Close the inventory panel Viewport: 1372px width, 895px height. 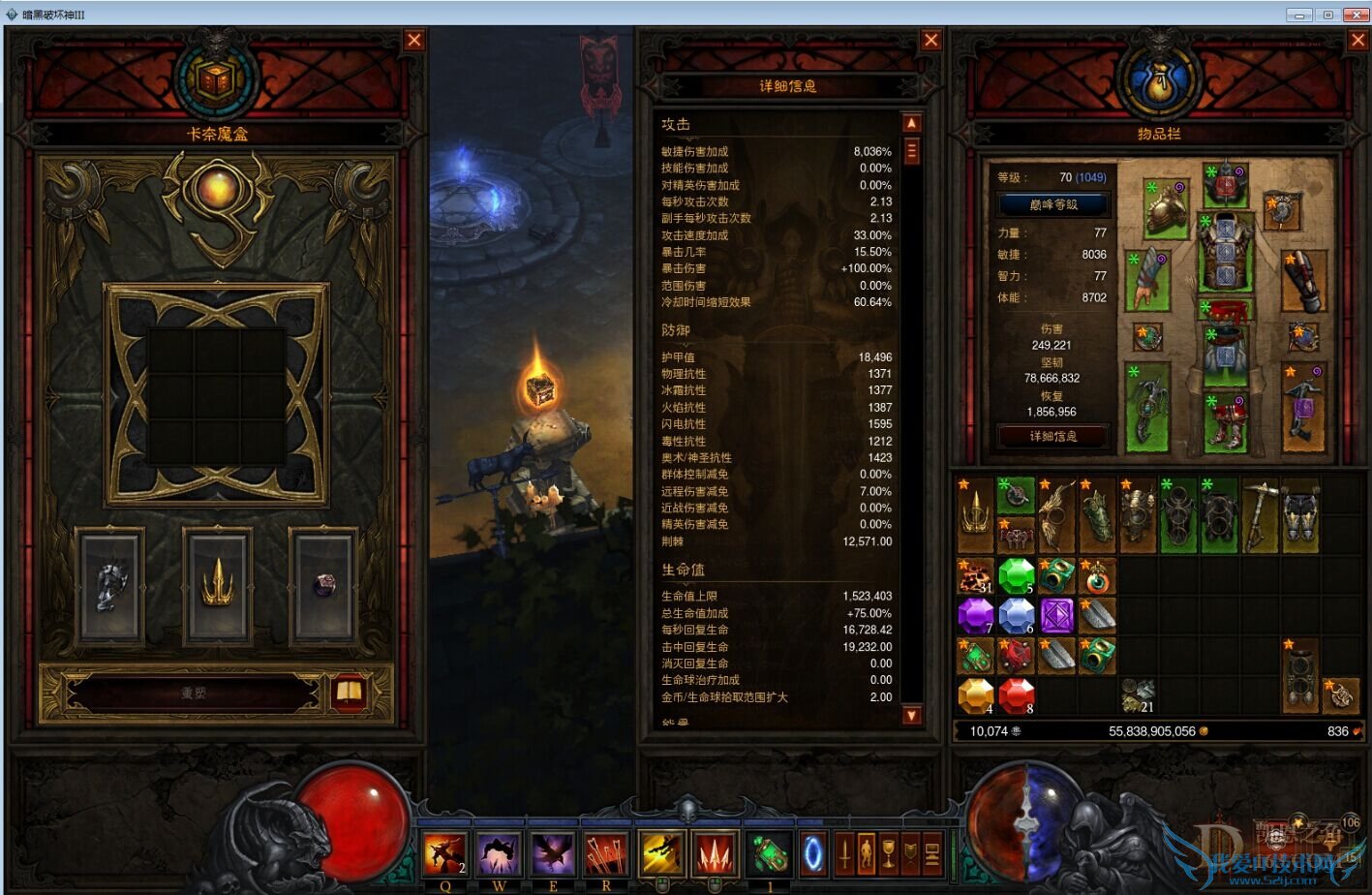coord(1357,40)
